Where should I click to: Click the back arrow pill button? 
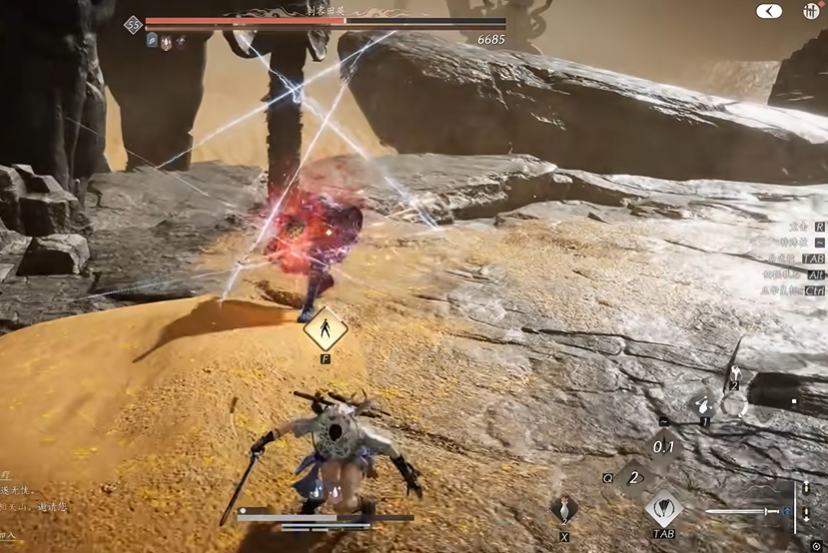click(x=769, y=11)
